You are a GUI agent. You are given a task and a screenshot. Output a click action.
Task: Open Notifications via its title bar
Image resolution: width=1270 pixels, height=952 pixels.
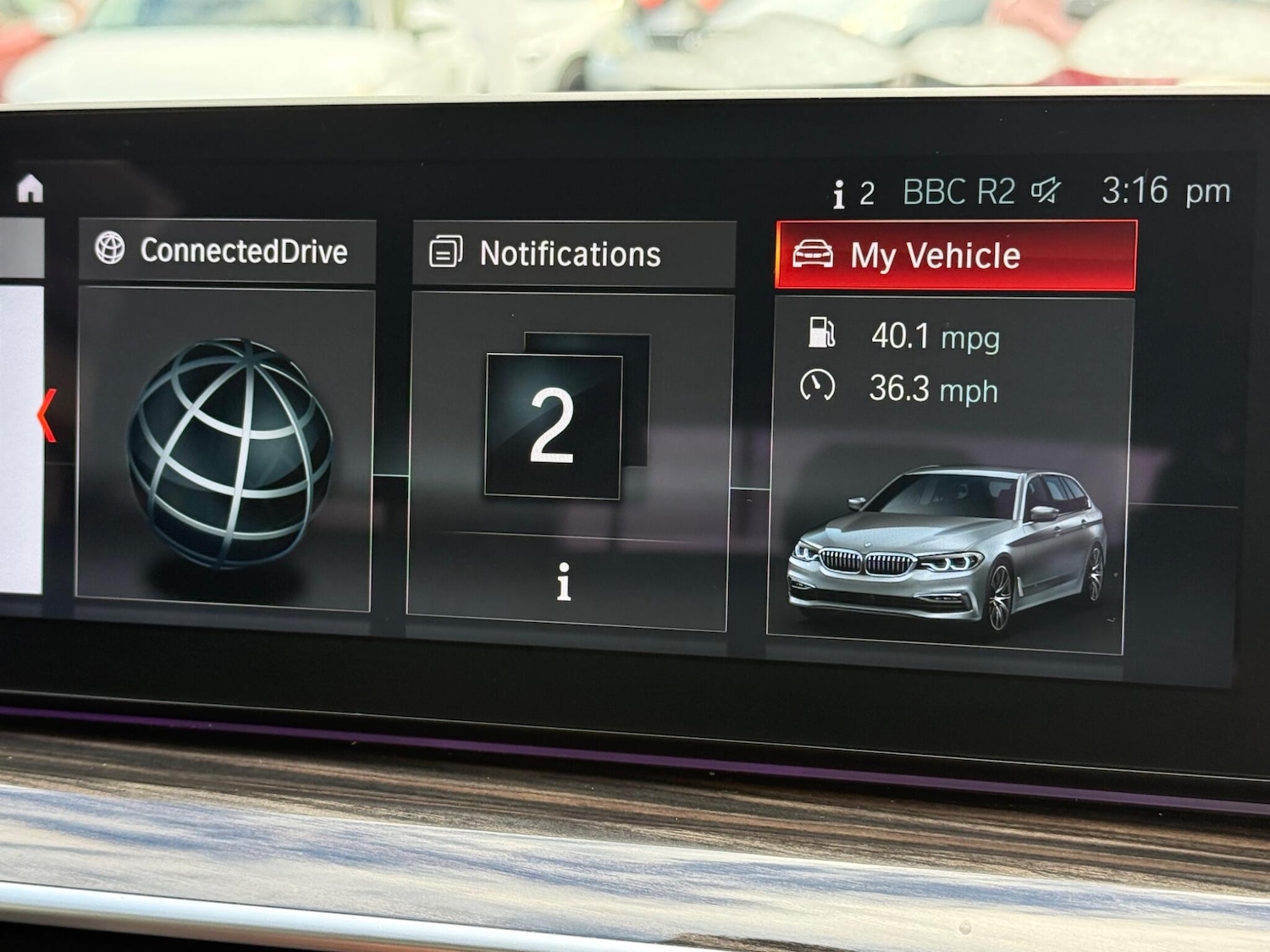[571, 251]
